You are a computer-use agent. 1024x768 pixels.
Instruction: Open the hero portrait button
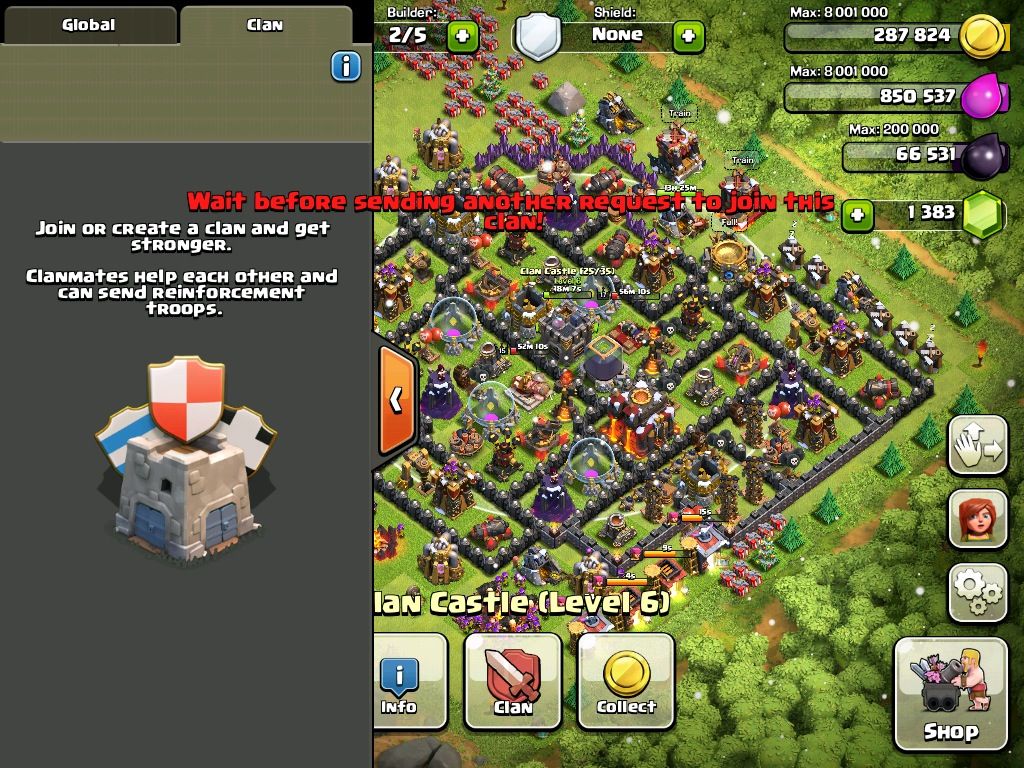click(977, 519)
